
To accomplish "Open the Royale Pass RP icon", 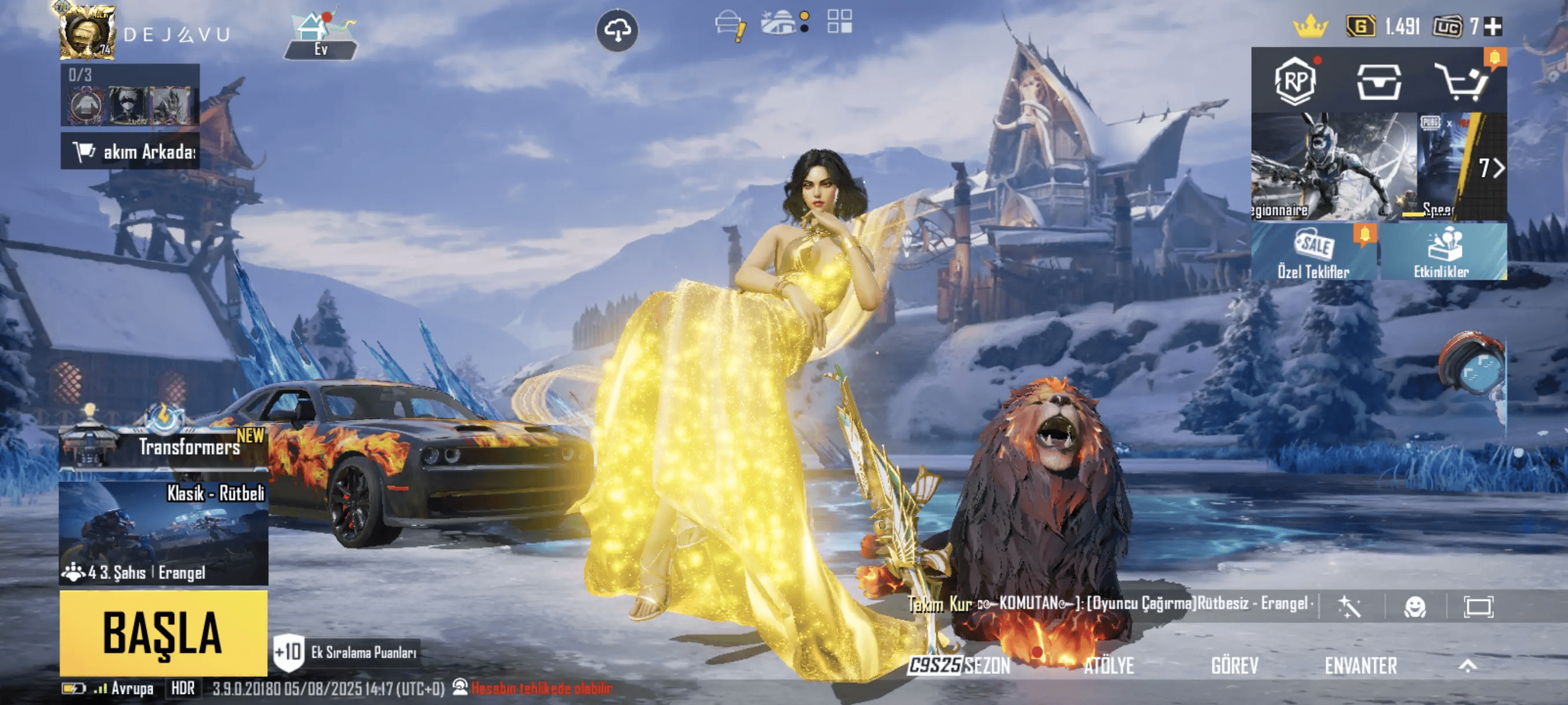I will (x=1295, y=81).
